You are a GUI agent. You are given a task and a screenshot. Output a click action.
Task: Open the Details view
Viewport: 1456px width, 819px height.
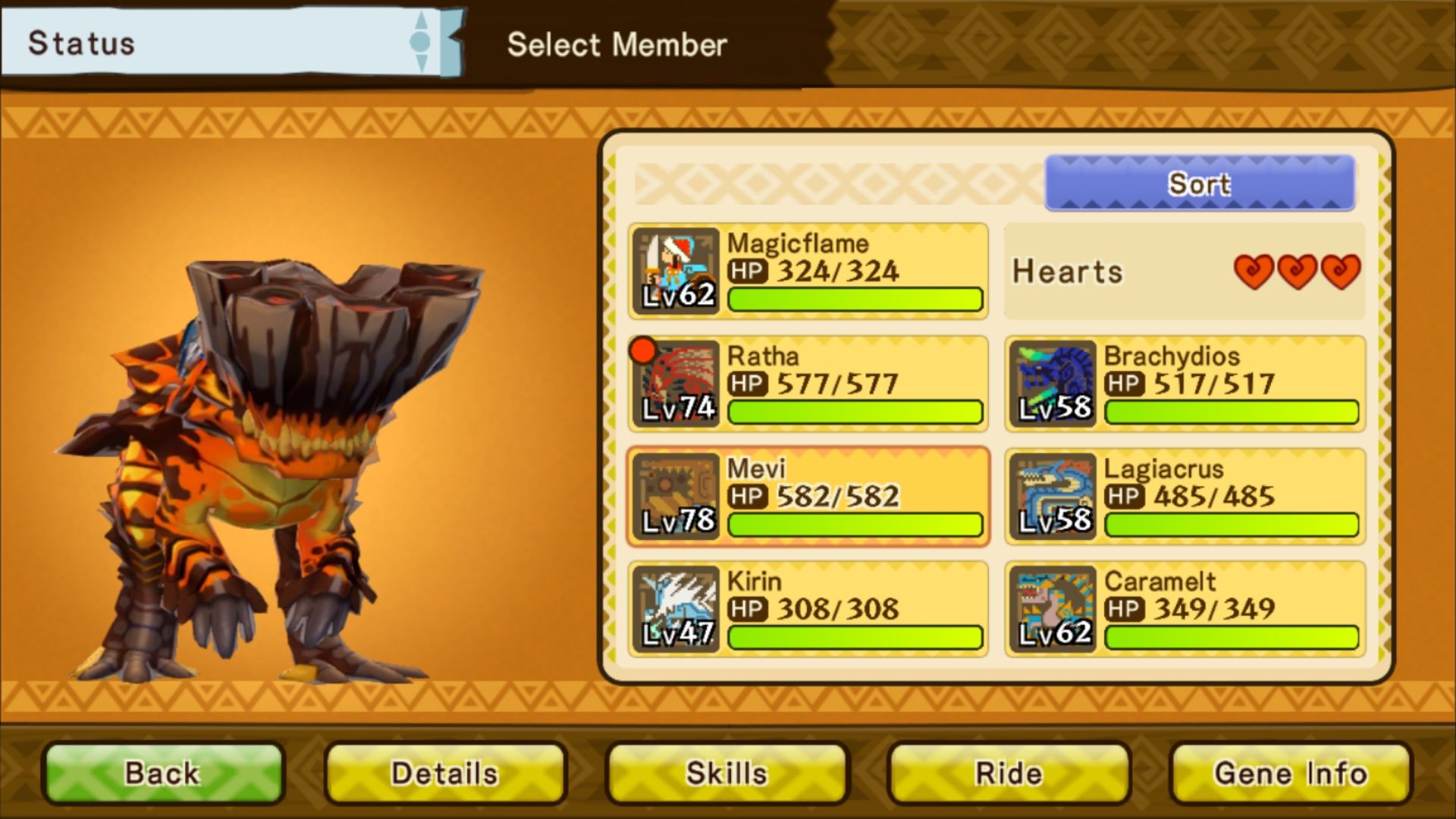tap(445, 773)
